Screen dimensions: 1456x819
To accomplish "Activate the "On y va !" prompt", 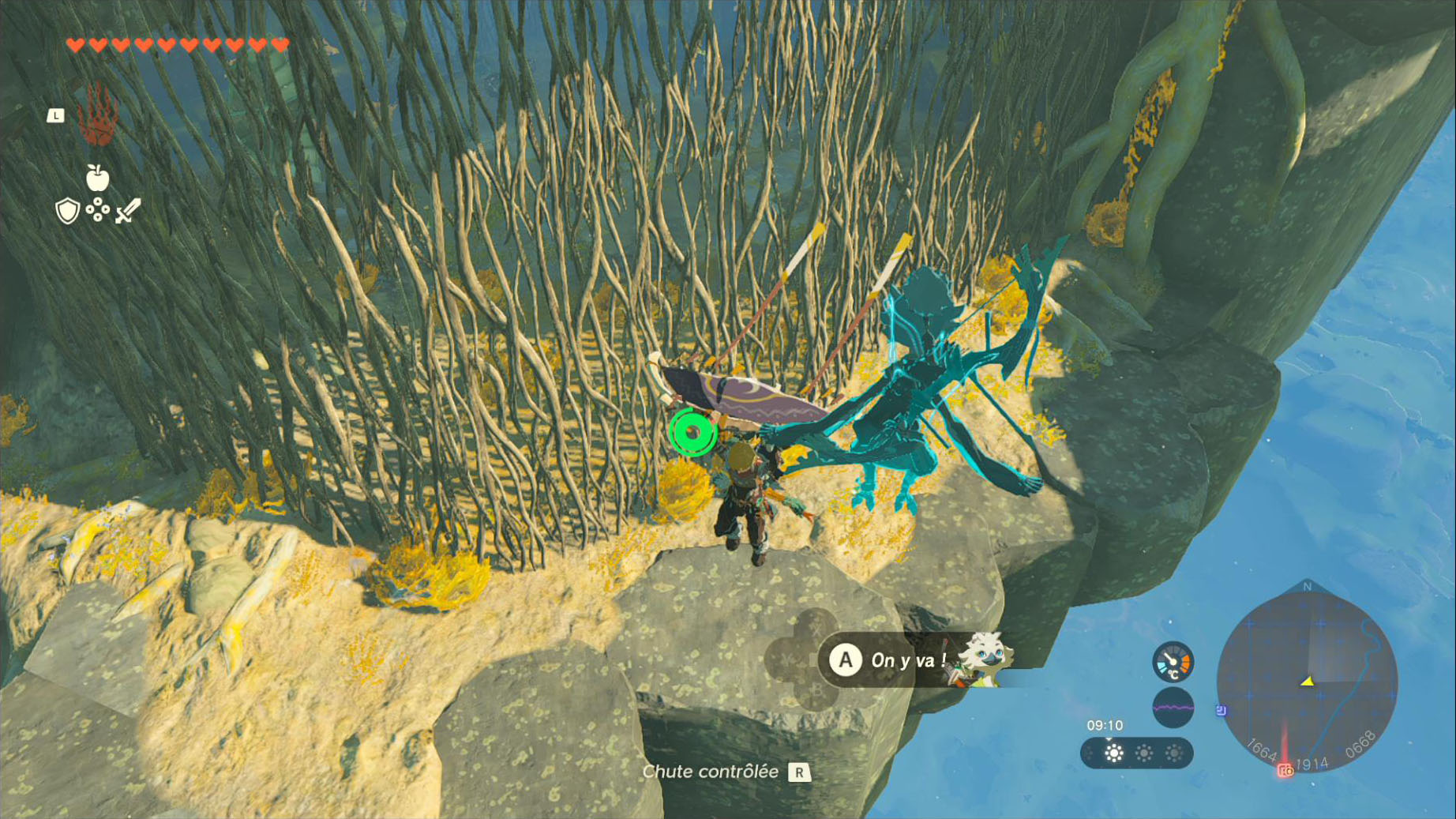I will pos(890,660).
